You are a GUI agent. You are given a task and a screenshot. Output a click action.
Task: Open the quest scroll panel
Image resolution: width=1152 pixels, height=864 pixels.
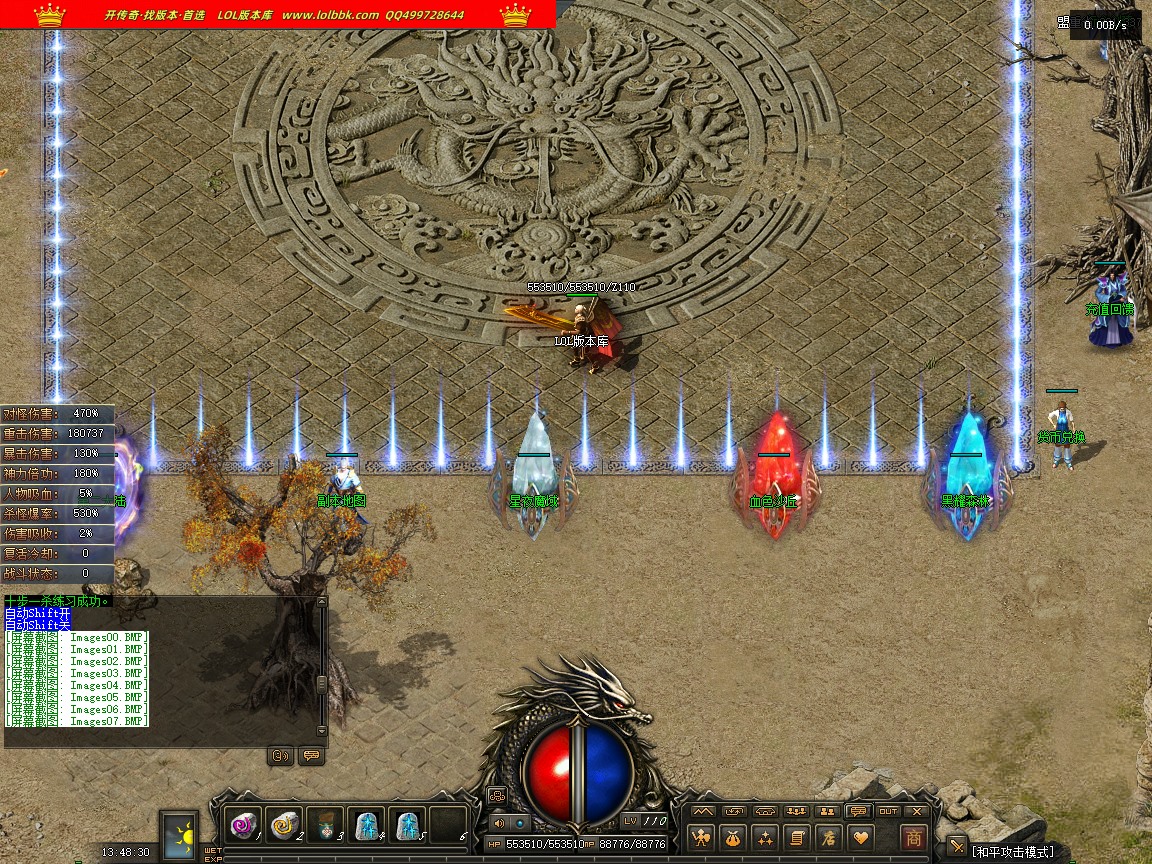pyautogui.click(x=797, y=838)
